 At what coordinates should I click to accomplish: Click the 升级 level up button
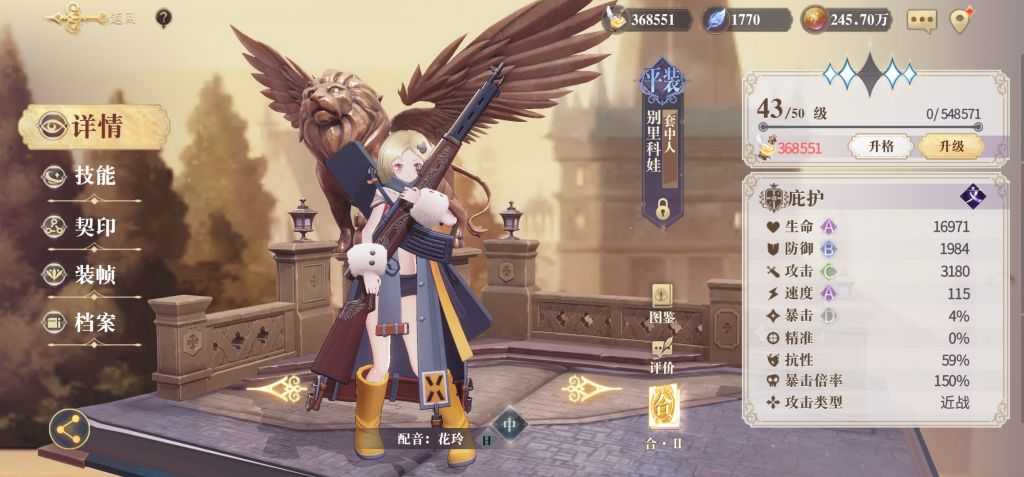(950, 146)
